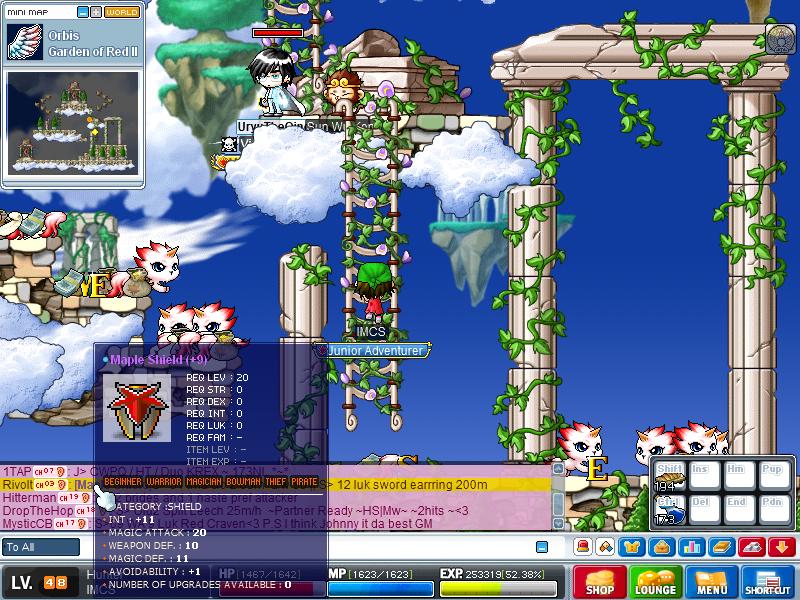The height and width of the screenshot is (600, 800).
Task: Minimize the chat window
Action: pyautogui.click(x=542, y=547)
